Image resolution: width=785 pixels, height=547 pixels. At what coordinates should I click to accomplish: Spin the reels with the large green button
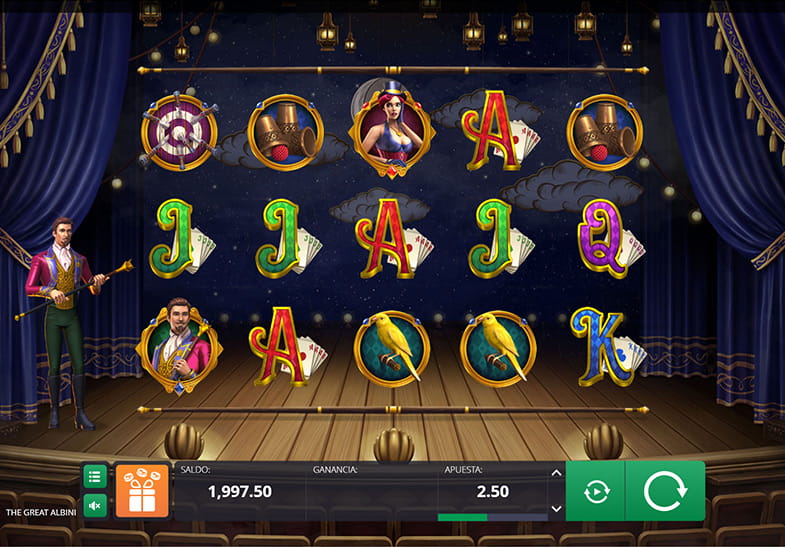click(664, 491)
